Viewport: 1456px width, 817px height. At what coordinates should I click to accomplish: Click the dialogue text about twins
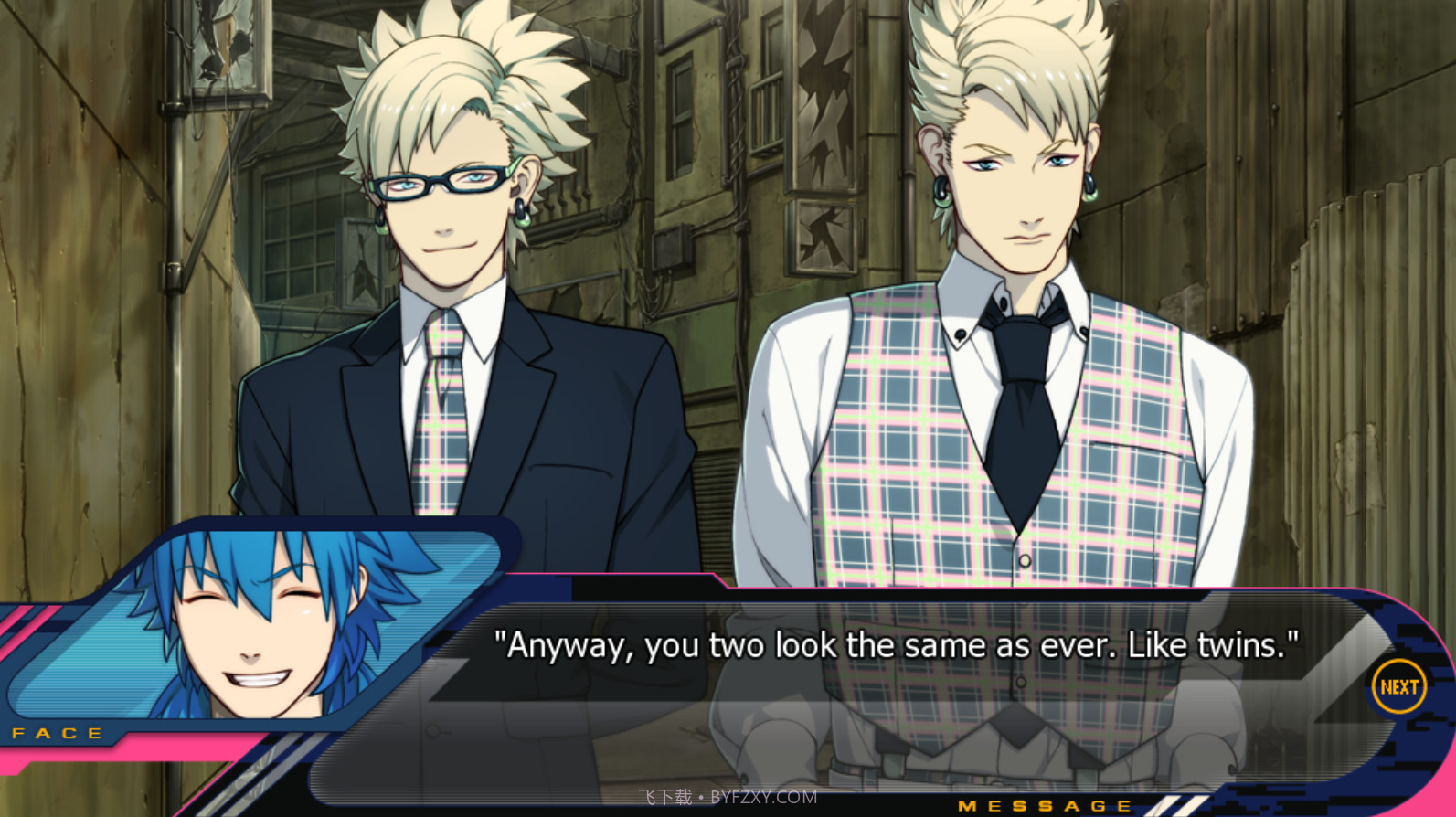[896, 645]
